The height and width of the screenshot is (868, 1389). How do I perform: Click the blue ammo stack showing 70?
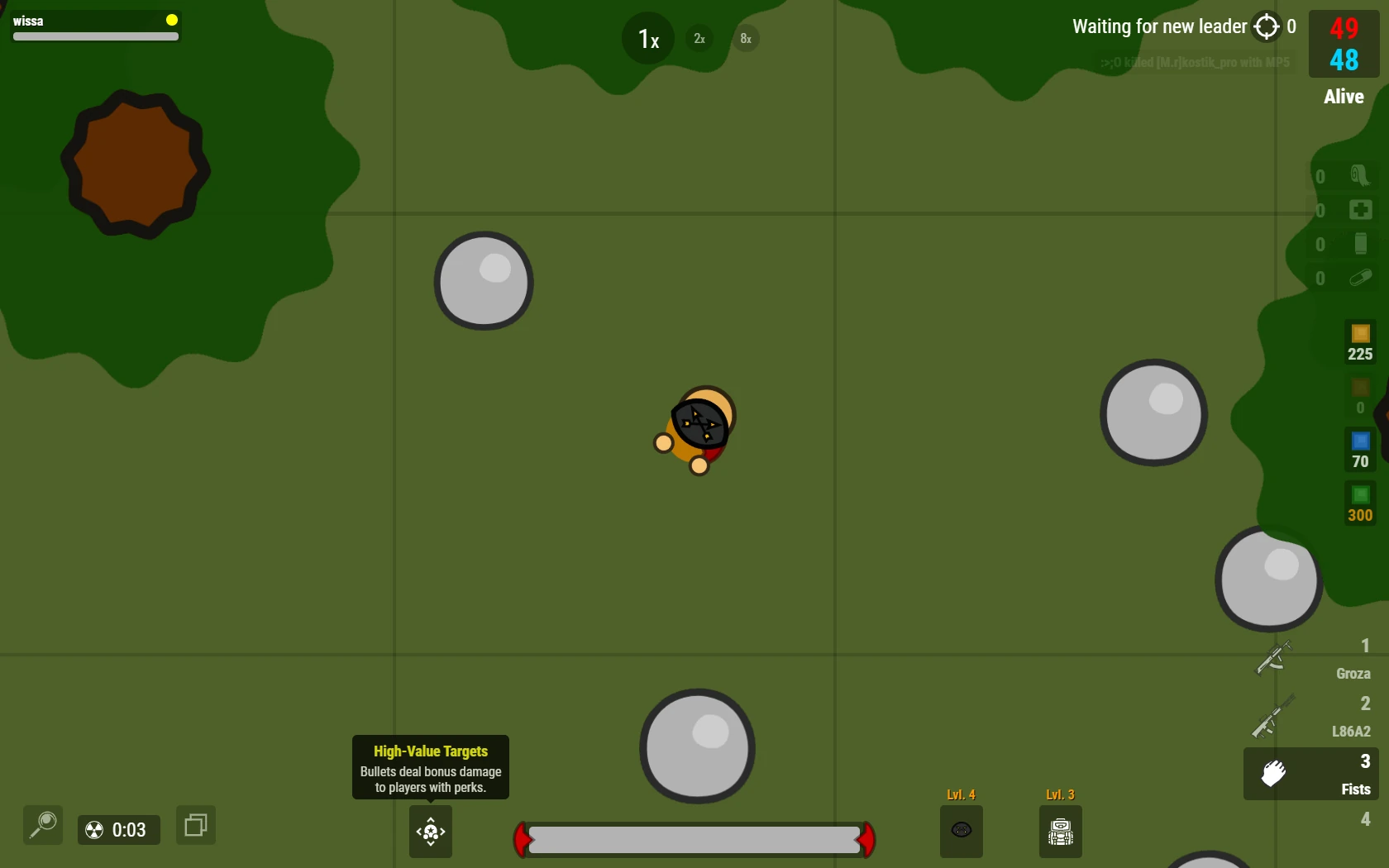pos(1359,449)
